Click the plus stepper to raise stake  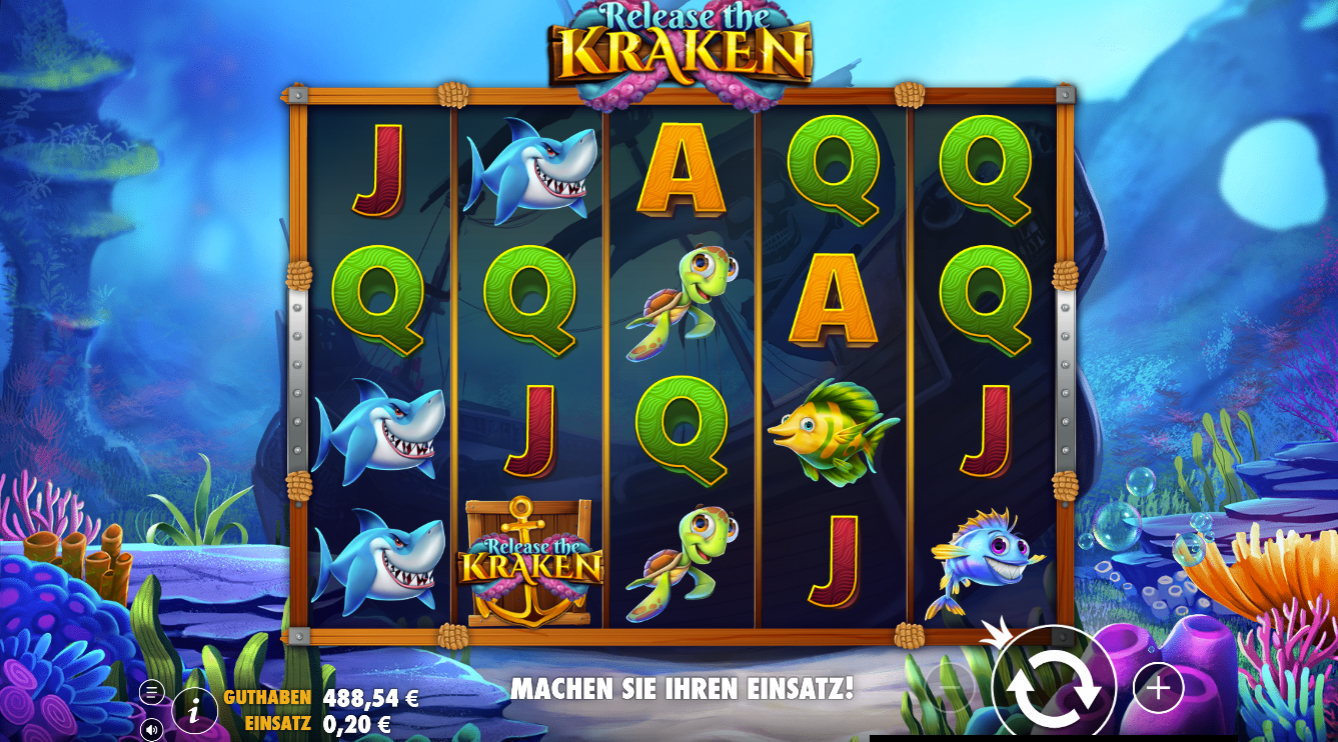(1158, 687)
